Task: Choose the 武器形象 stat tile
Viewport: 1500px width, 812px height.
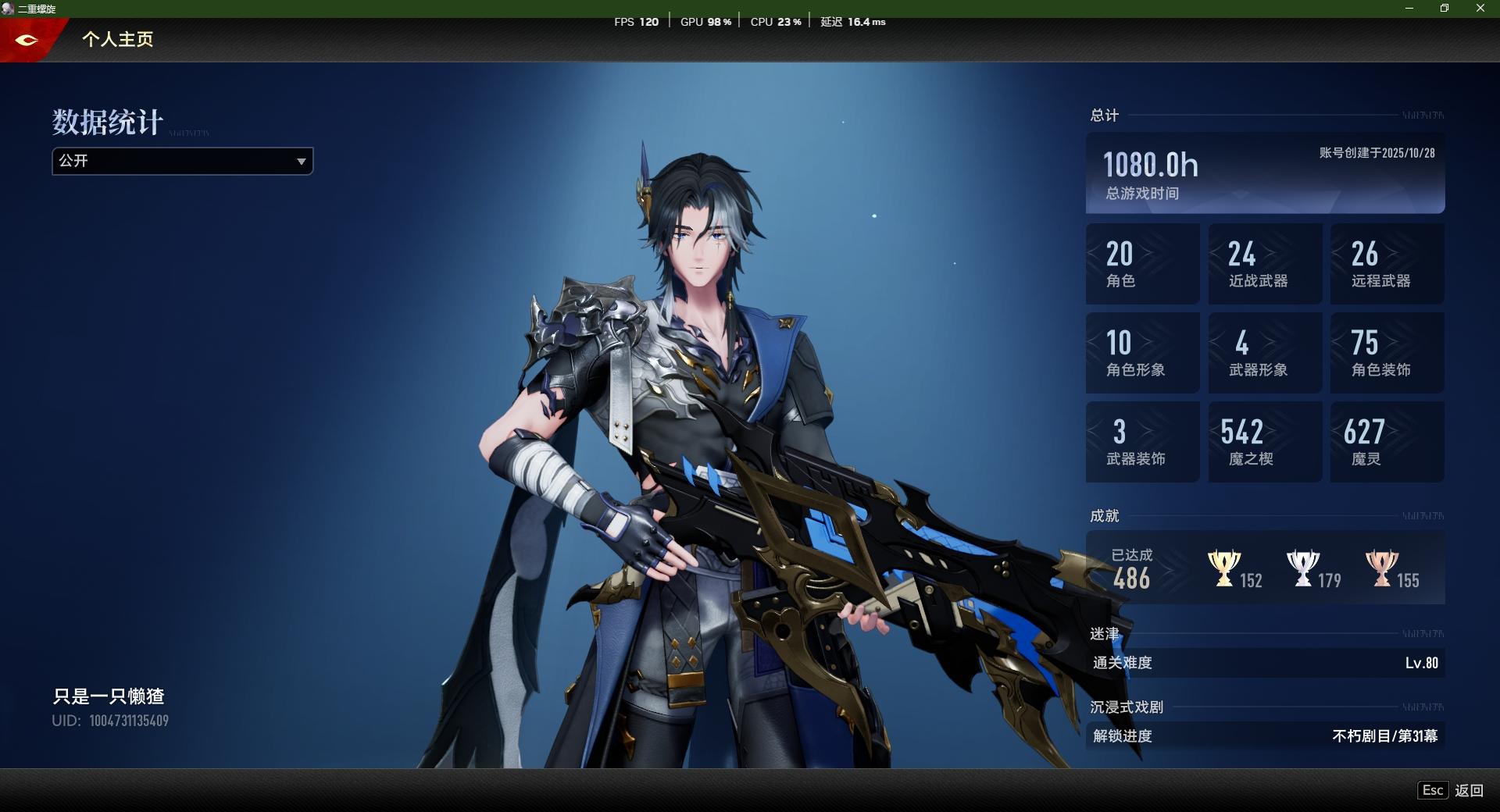Action: pyautogui.click(x=1265, y=353)
